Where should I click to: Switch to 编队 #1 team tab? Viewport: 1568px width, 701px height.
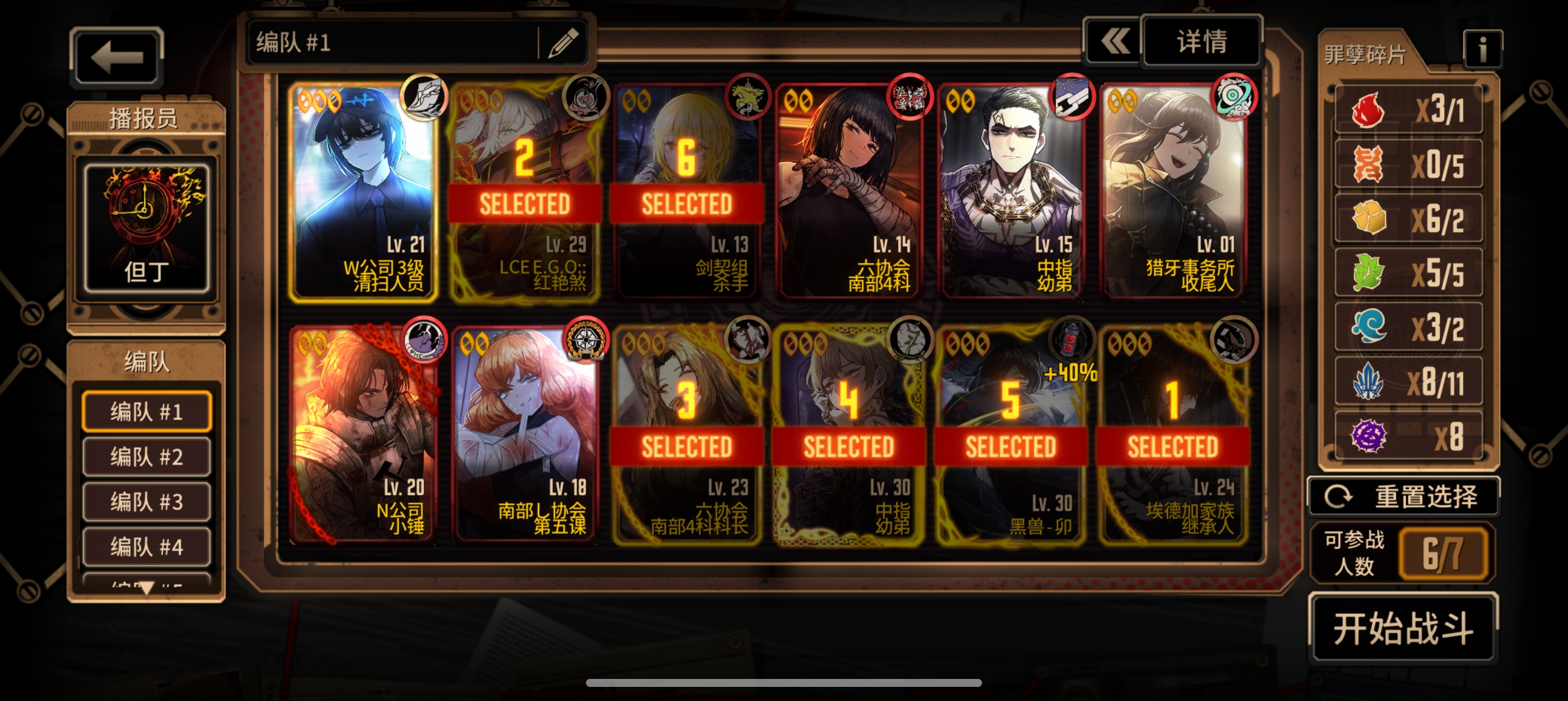(147, 412)
